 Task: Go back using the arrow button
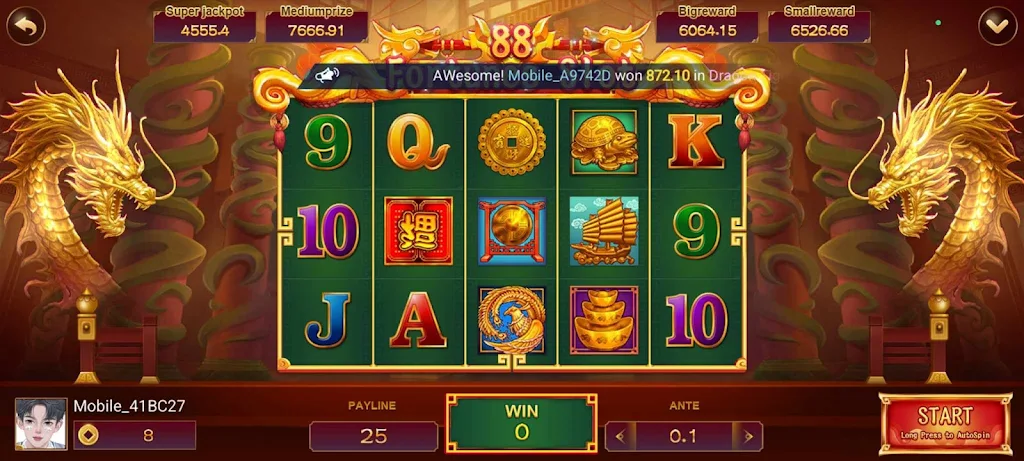pos(27,24)
